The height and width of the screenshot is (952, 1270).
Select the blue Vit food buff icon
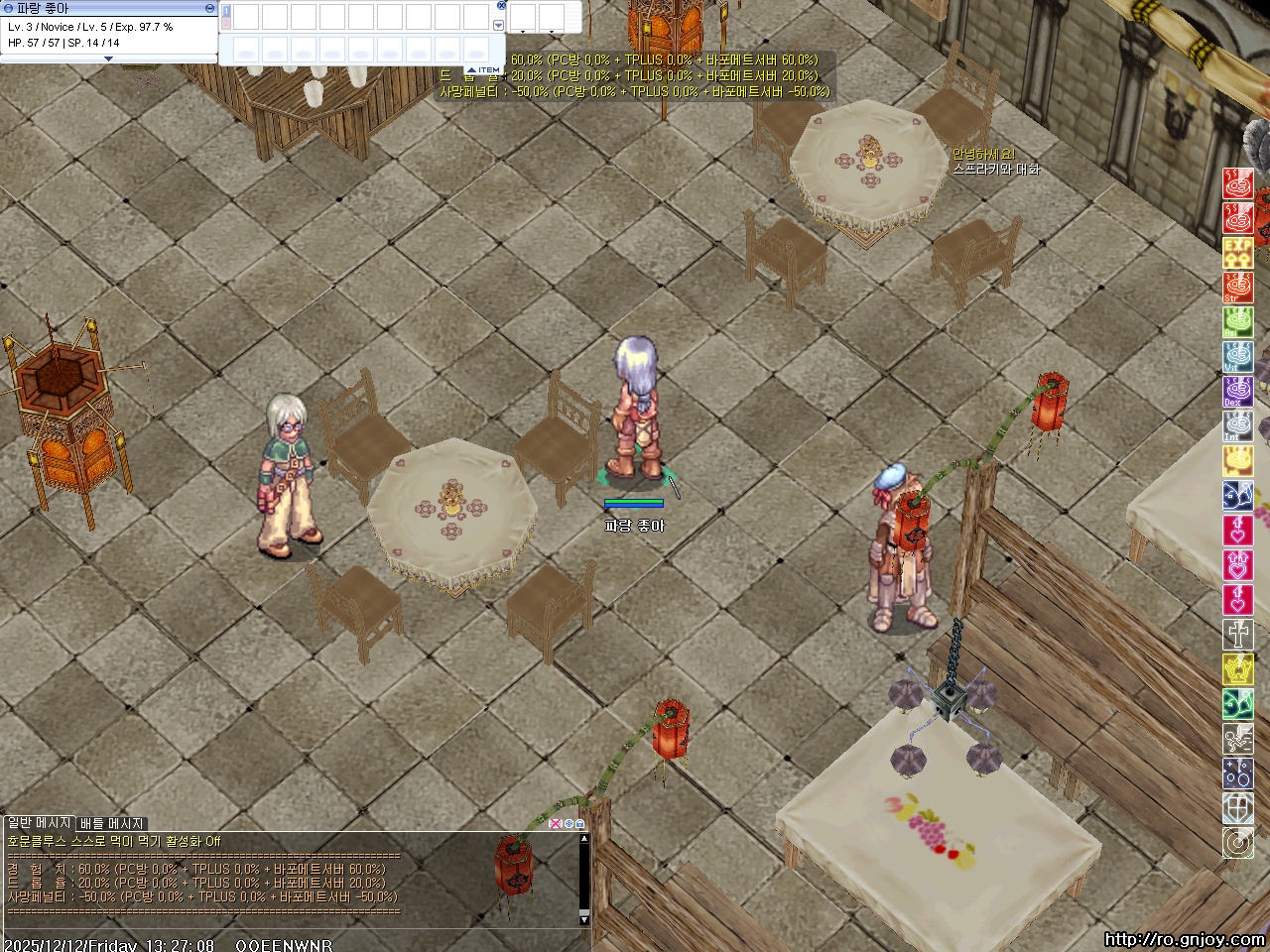tap(1237, 356)
